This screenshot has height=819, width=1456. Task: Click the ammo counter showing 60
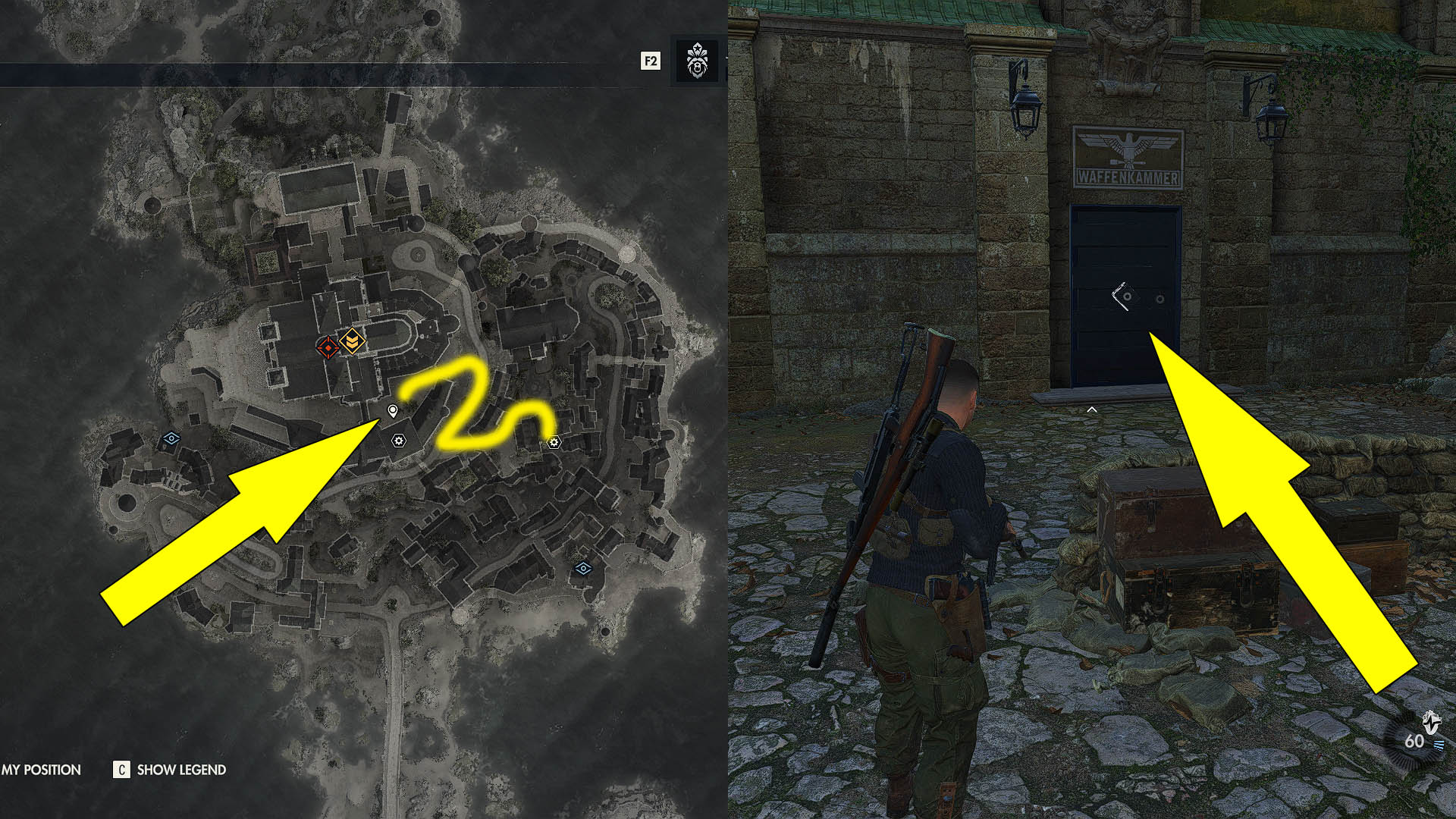click(x=1414, y=740)
